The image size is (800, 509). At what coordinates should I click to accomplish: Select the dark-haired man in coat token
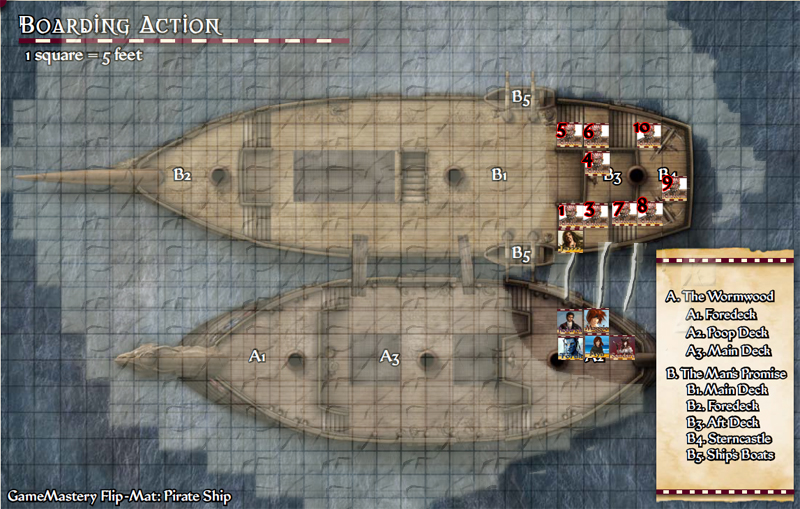coord(570,322)
